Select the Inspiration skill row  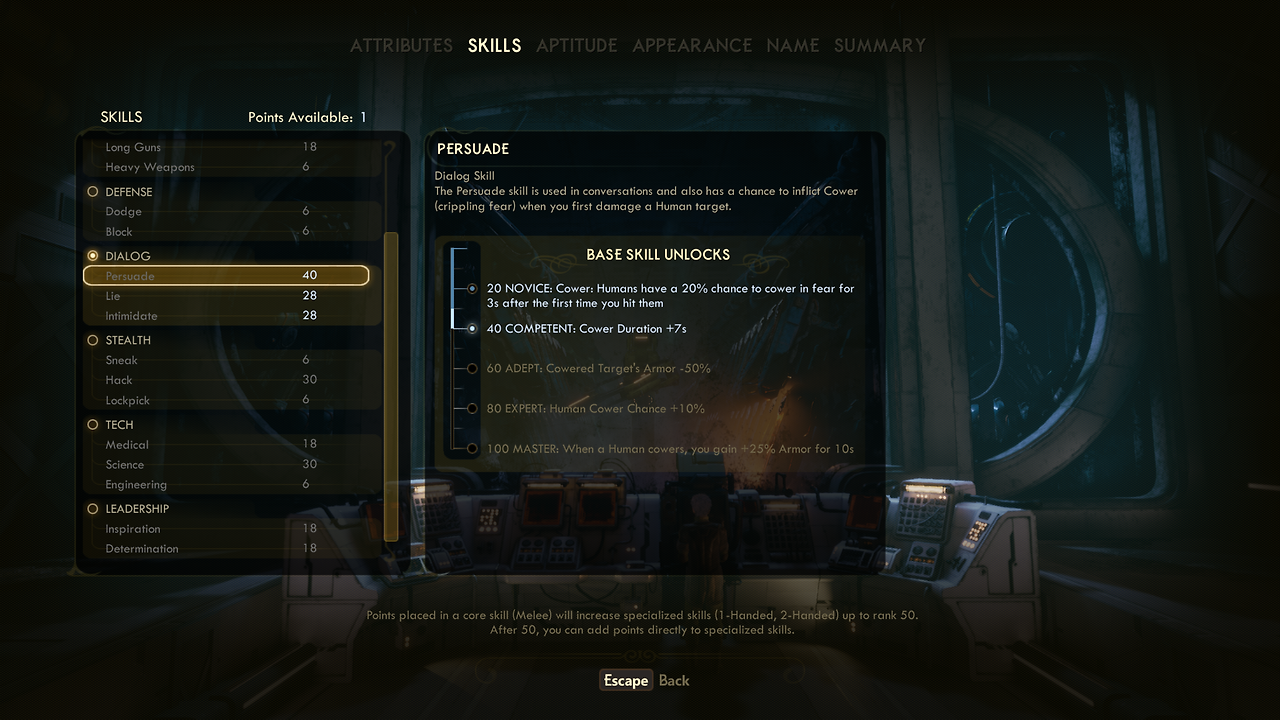coord(226,529)
